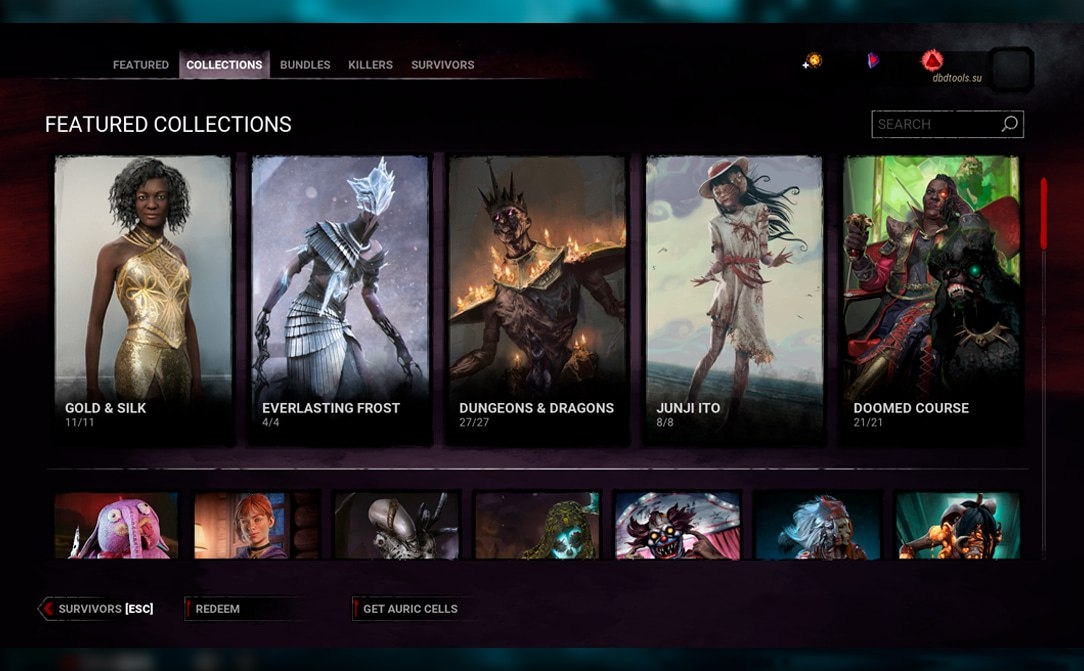Open the red-haired girl collection thumbnail
The width and height of the screenshot is (1084, 671).
[x=256, y=525]
